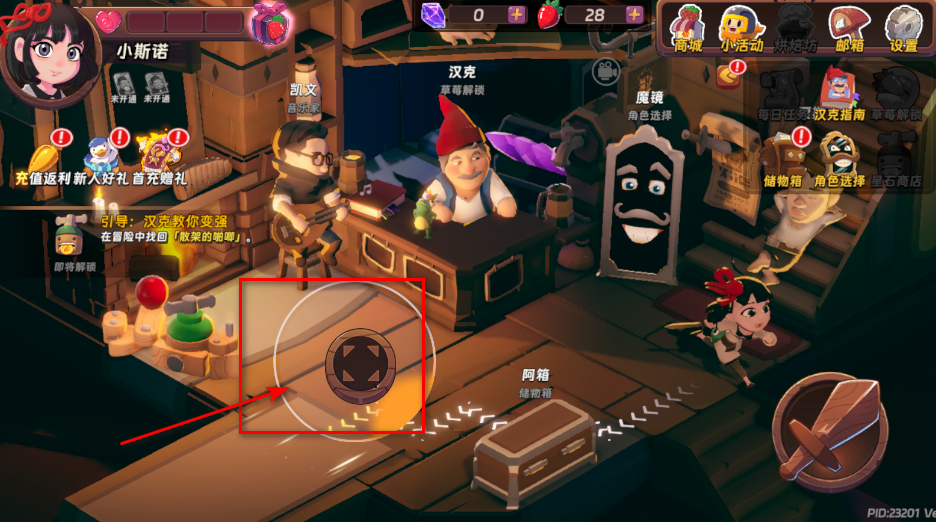Open the 角色选择 character select icon
Image resolution: width=936 pixels, height=522 pixels.
[x=839, y=159]
